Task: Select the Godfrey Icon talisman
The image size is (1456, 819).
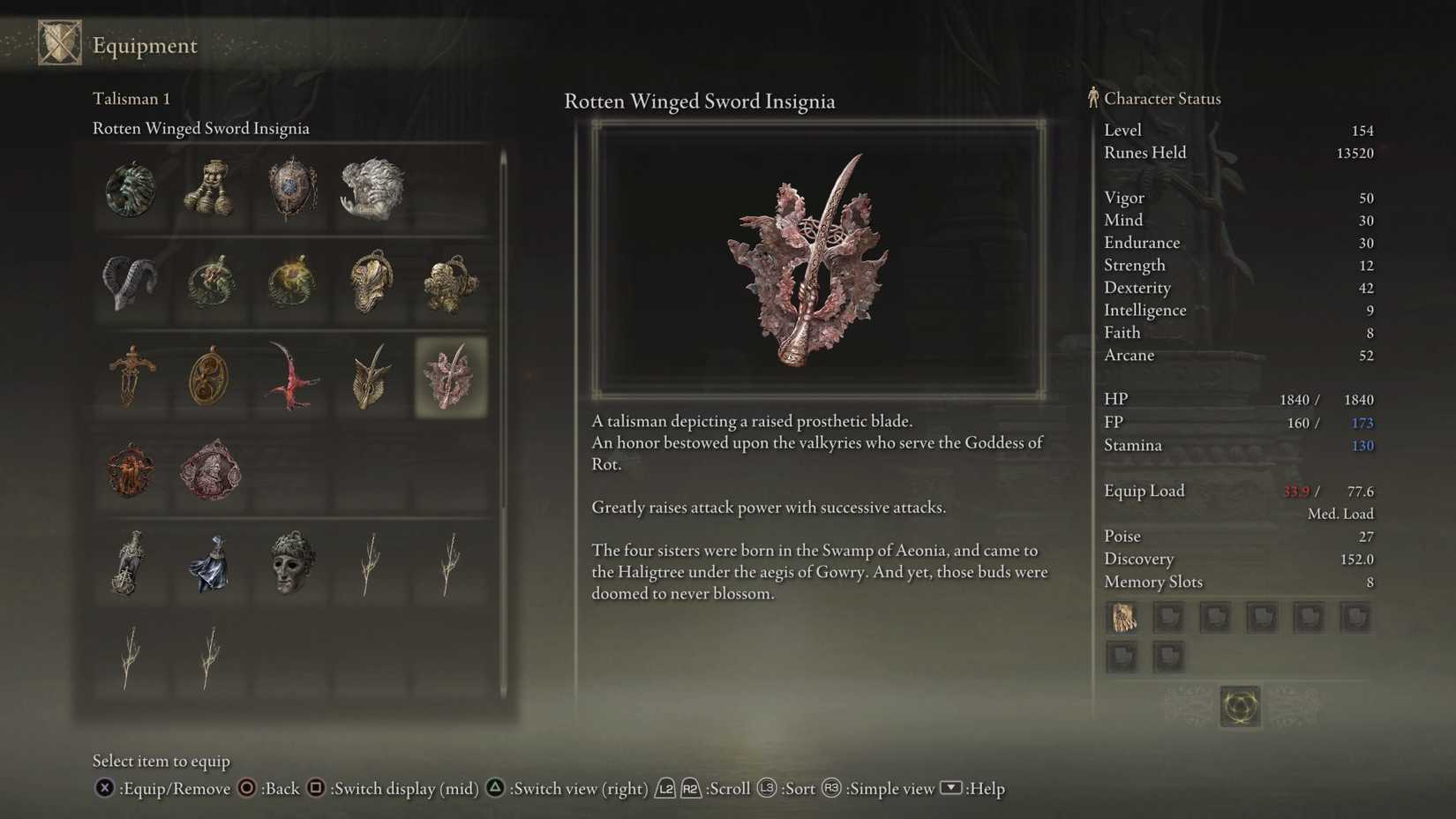Action: [x=210, y=472]
